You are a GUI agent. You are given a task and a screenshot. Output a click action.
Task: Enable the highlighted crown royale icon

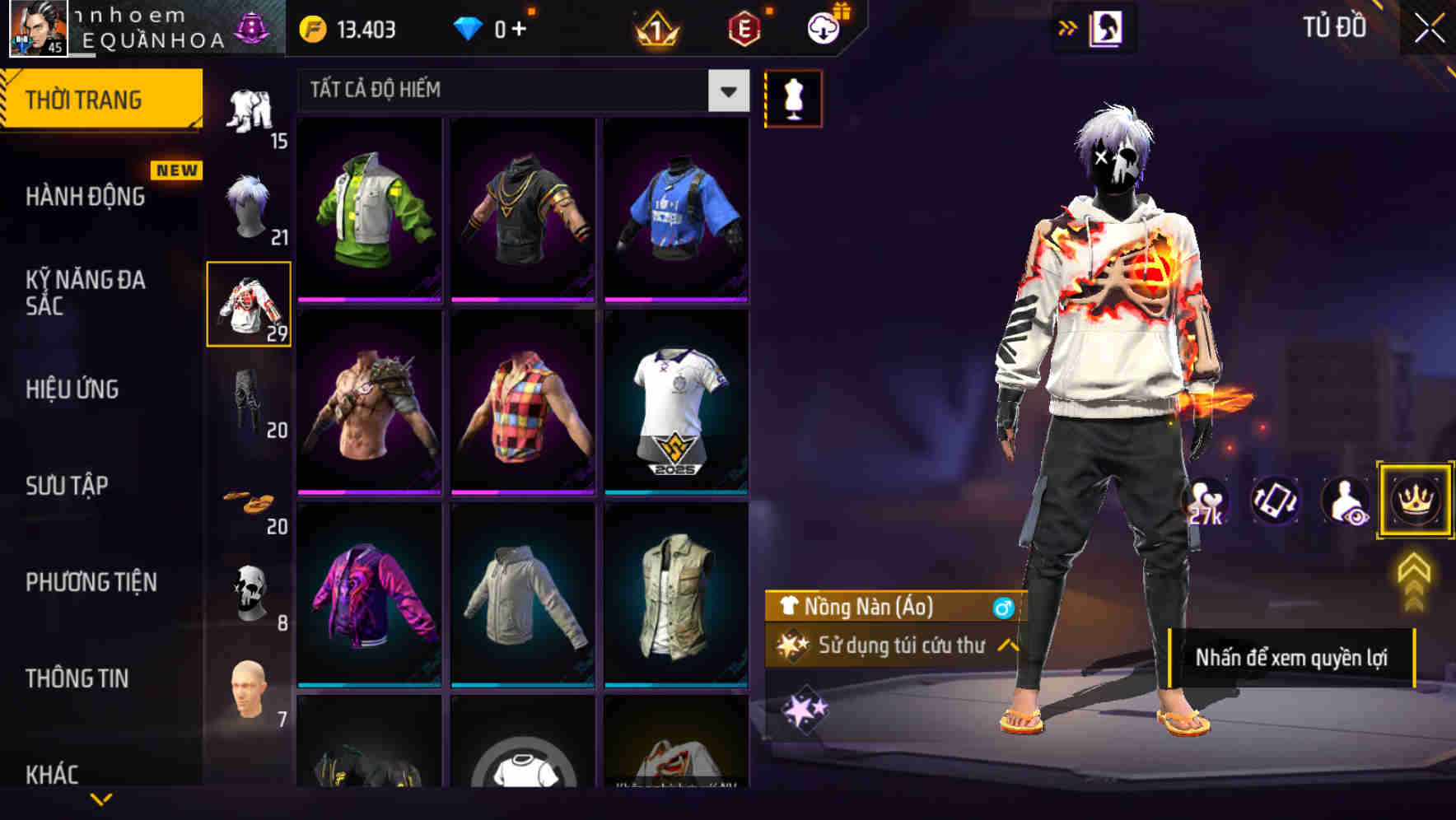coord(1415,501)
